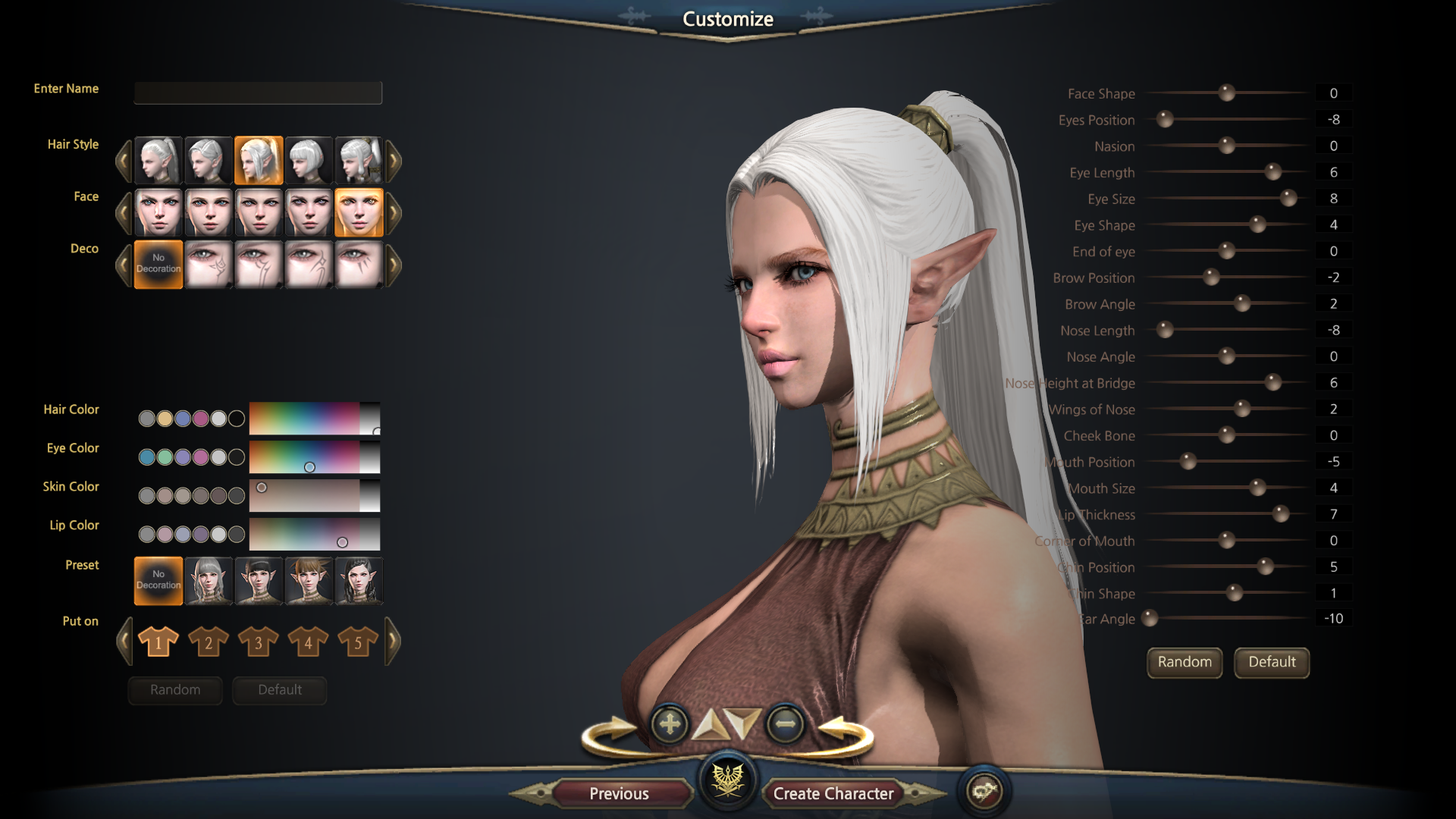Select the No Decoration deco option
This screenshot has width=1456, height=819.
point(158,264)
